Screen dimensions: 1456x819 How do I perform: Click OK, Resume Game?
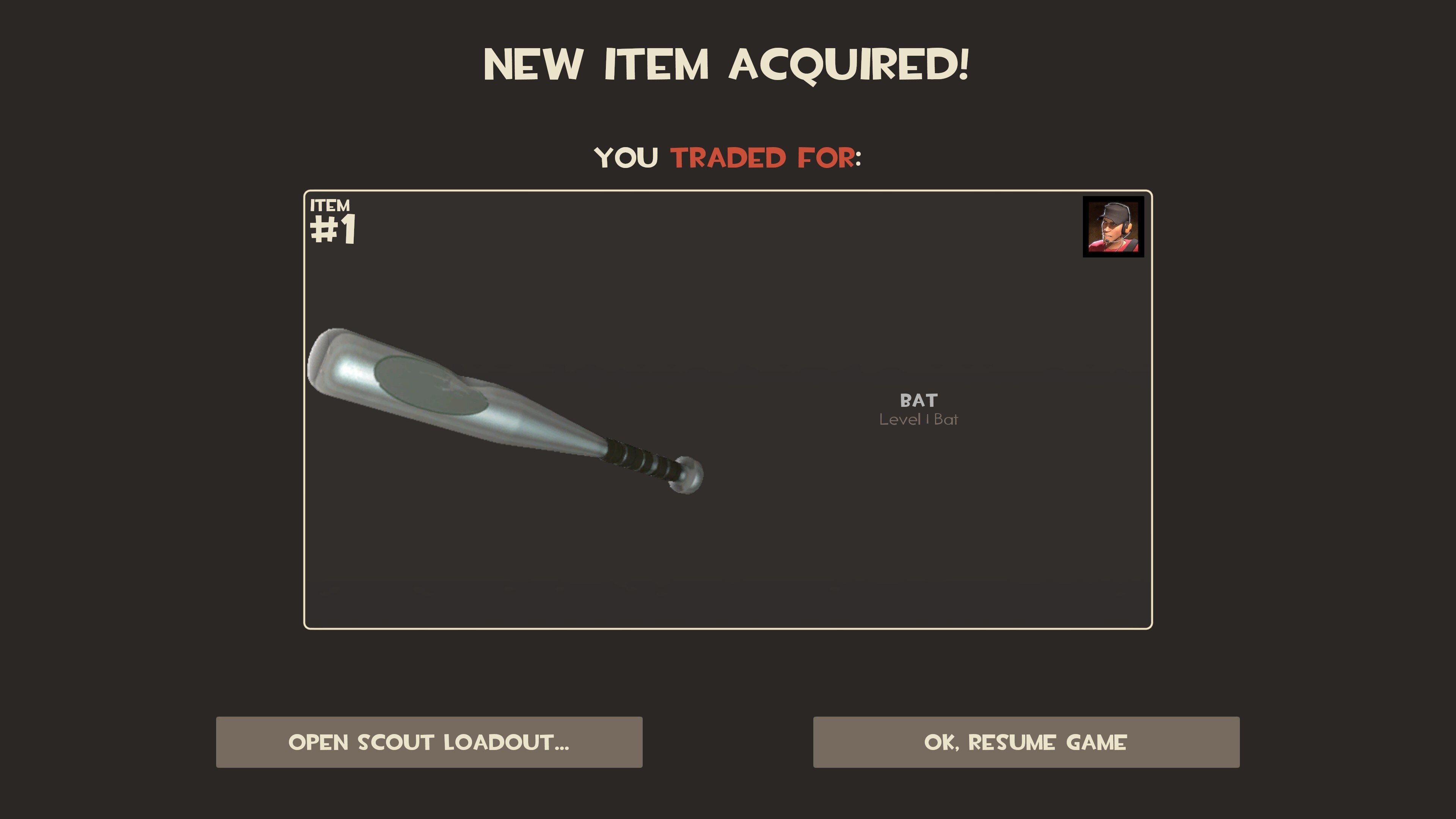pos(1026,742)
